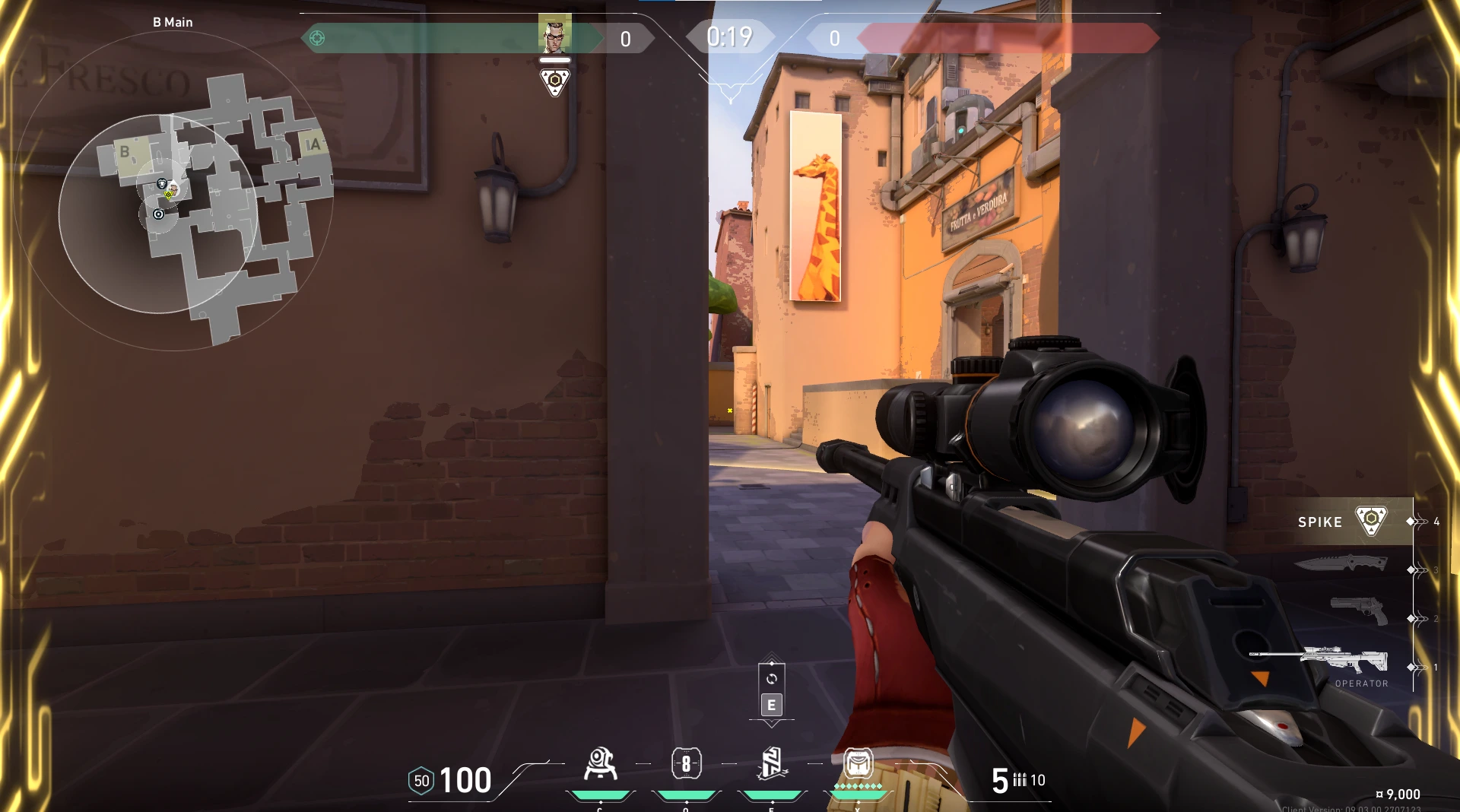Switch to the knife slot
The height and width of the screenshot is (812, 1460).
pyautogui.click(x=1341, y=563)
